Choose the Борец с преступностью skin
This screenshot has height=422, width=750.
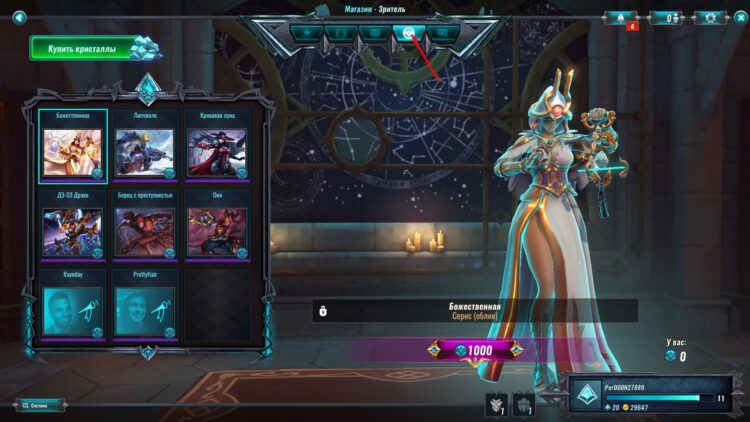145,230
